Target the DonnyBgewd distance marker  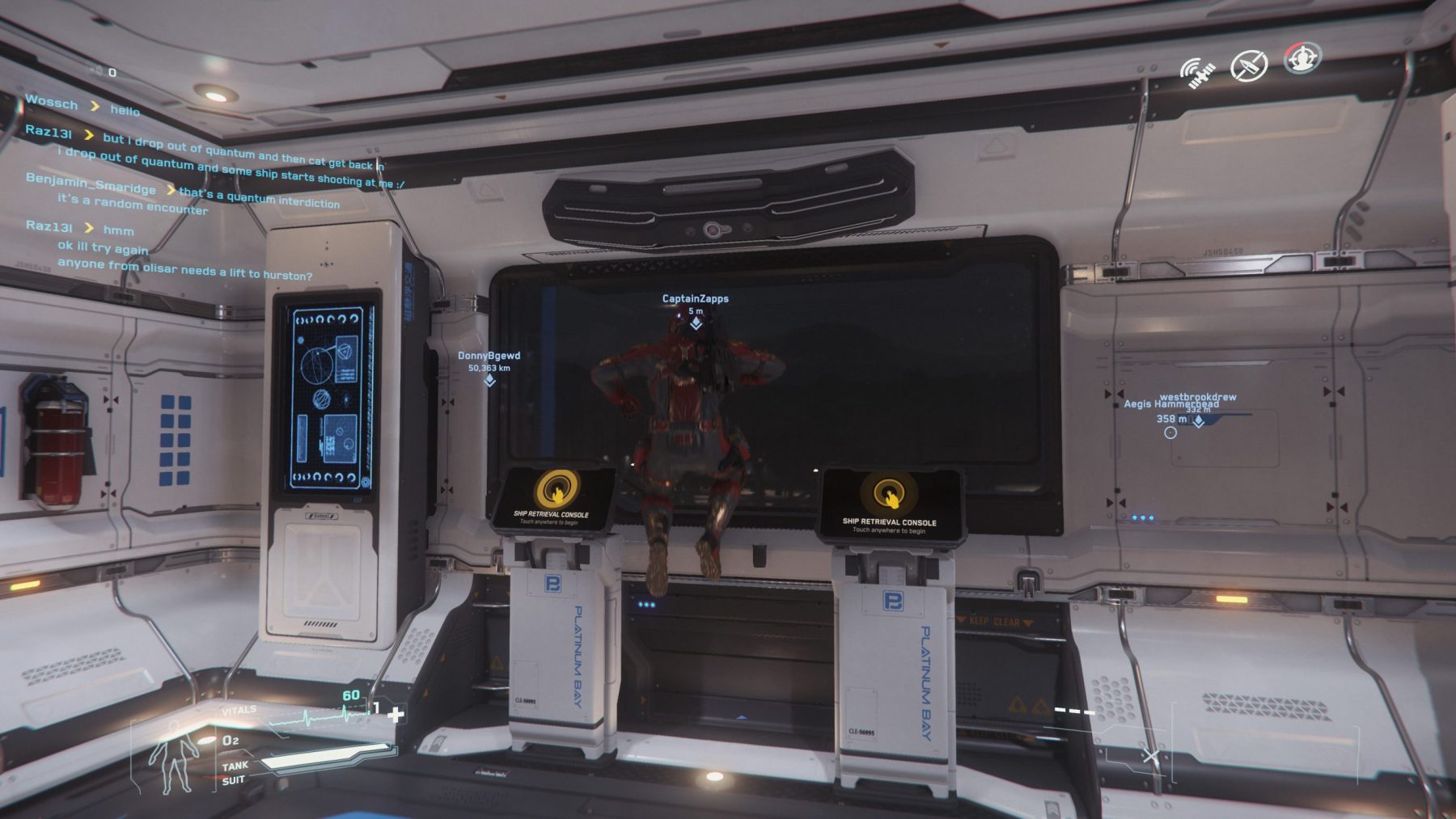pyautogui.click(x=489, y=380)
